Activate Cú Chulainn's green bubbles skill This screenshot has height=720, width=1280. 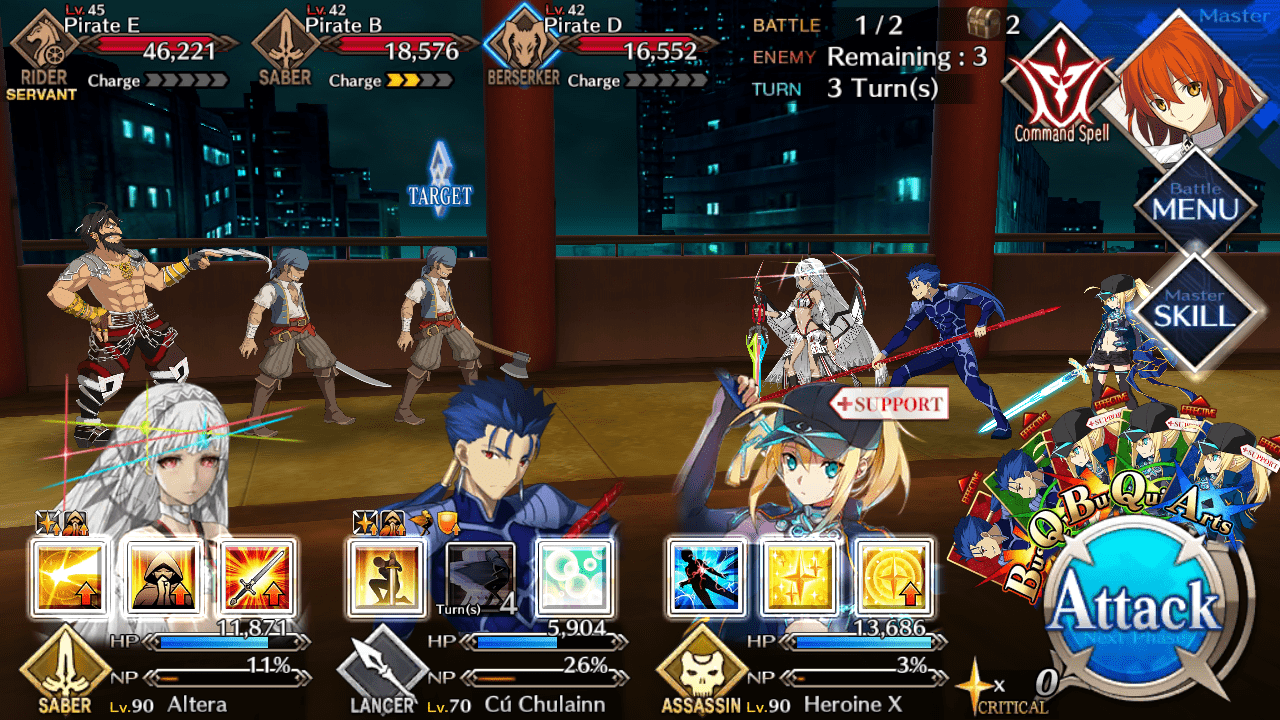(572, 577)
